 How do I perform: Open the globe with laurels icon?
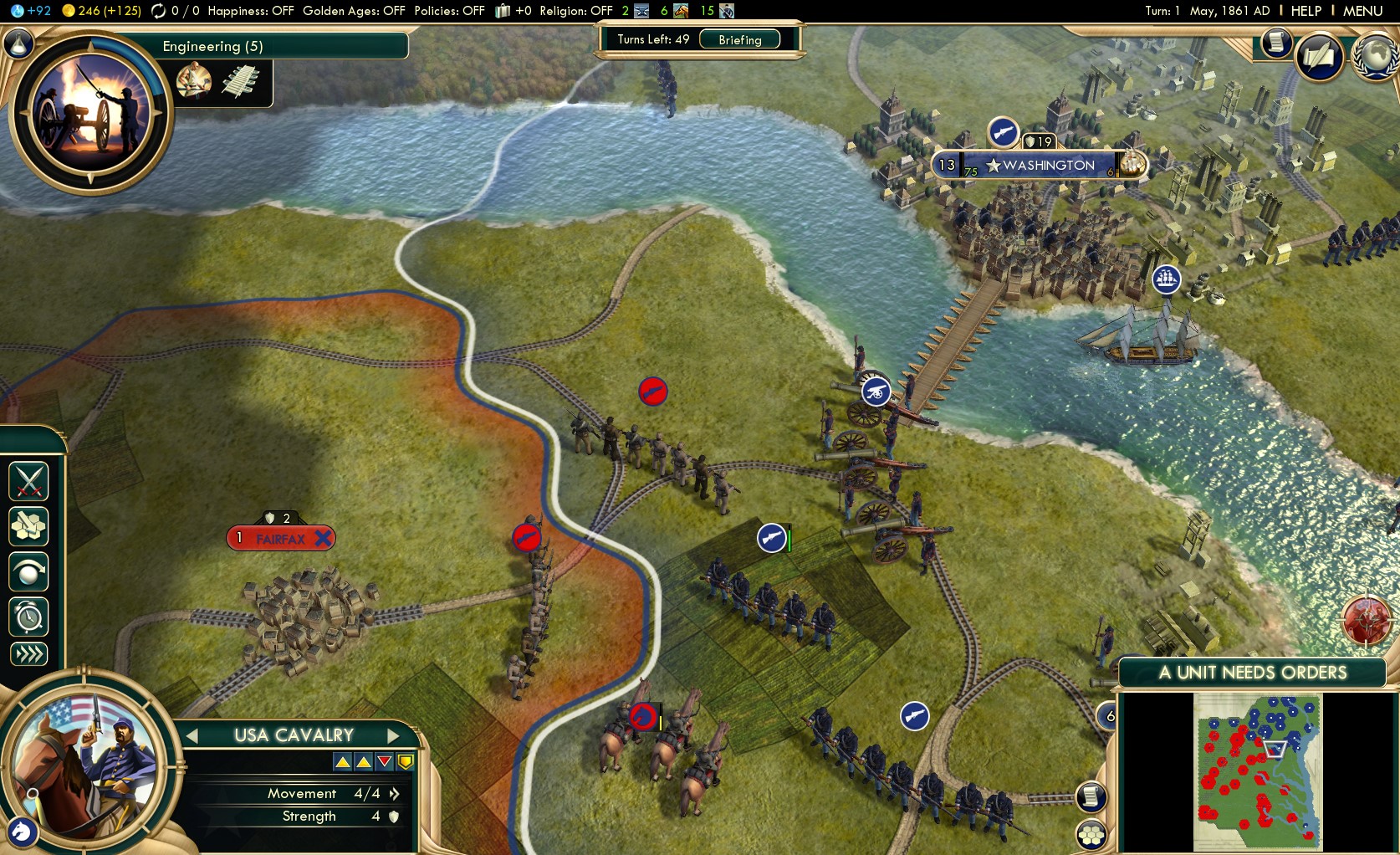[x=1375, y=56]
